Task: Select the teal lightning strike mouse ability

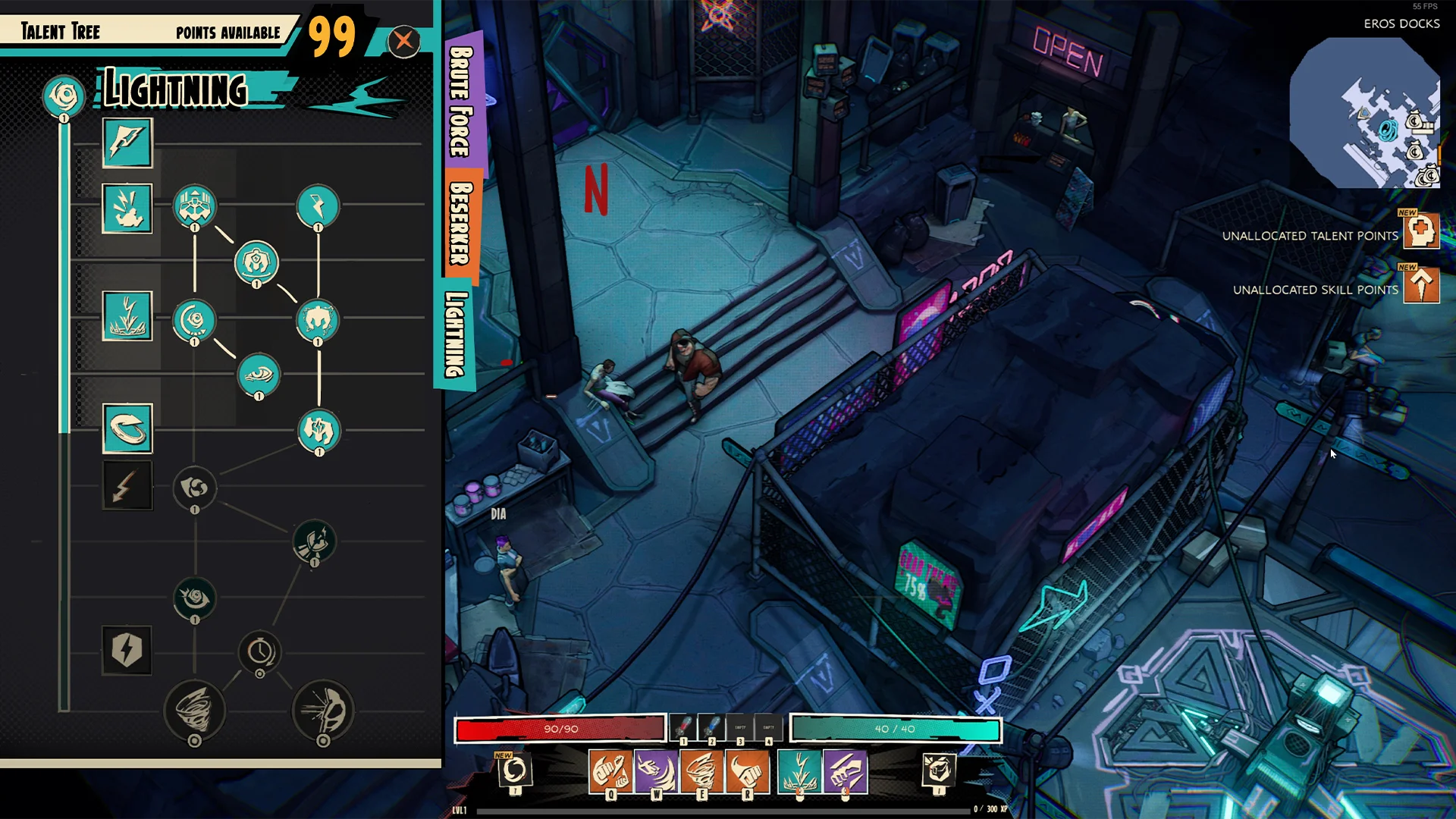Action: point(799,772)
